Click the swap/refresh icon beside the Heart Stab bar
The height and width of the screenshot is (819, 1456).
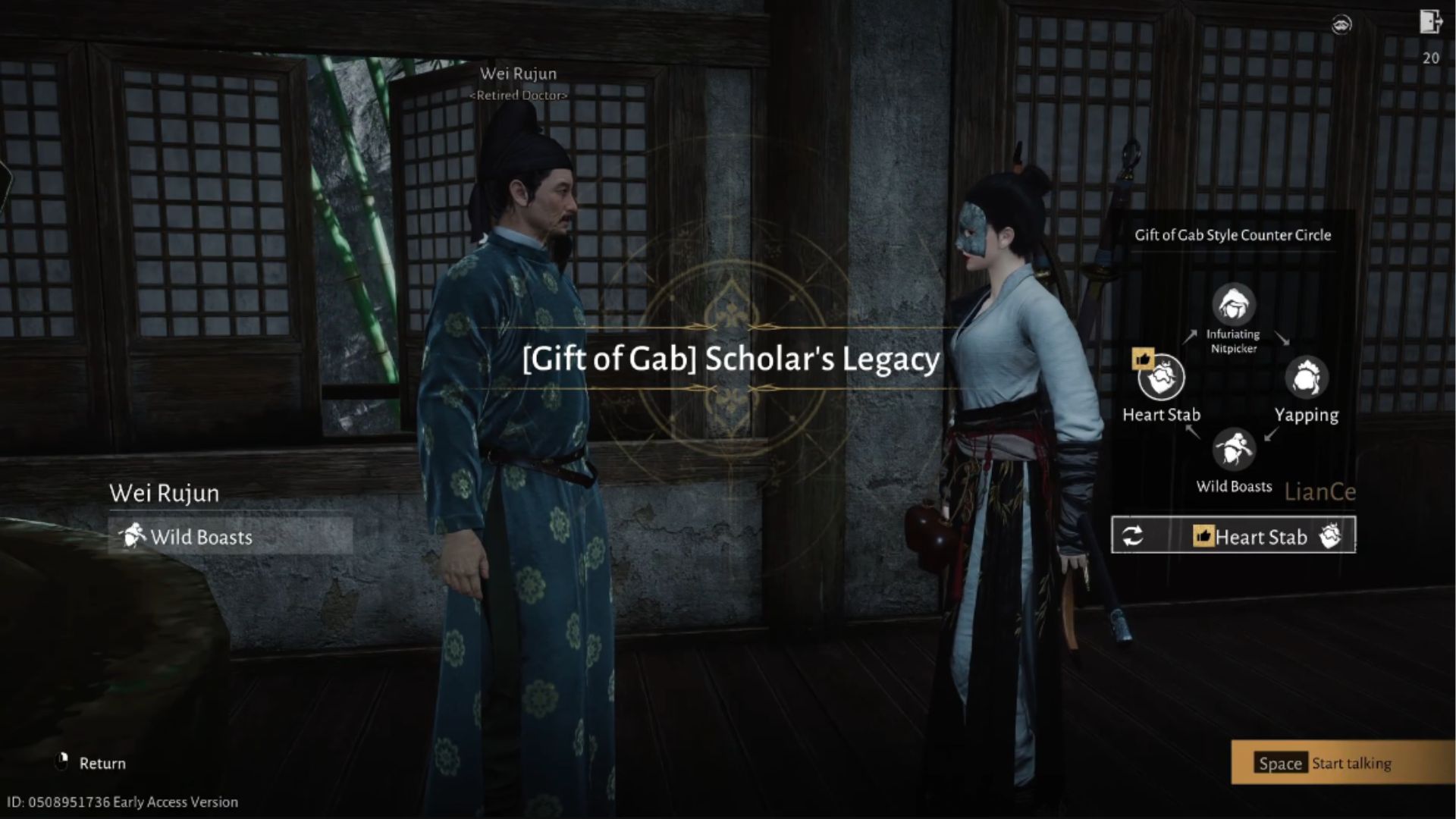(x=1132, y=535)
